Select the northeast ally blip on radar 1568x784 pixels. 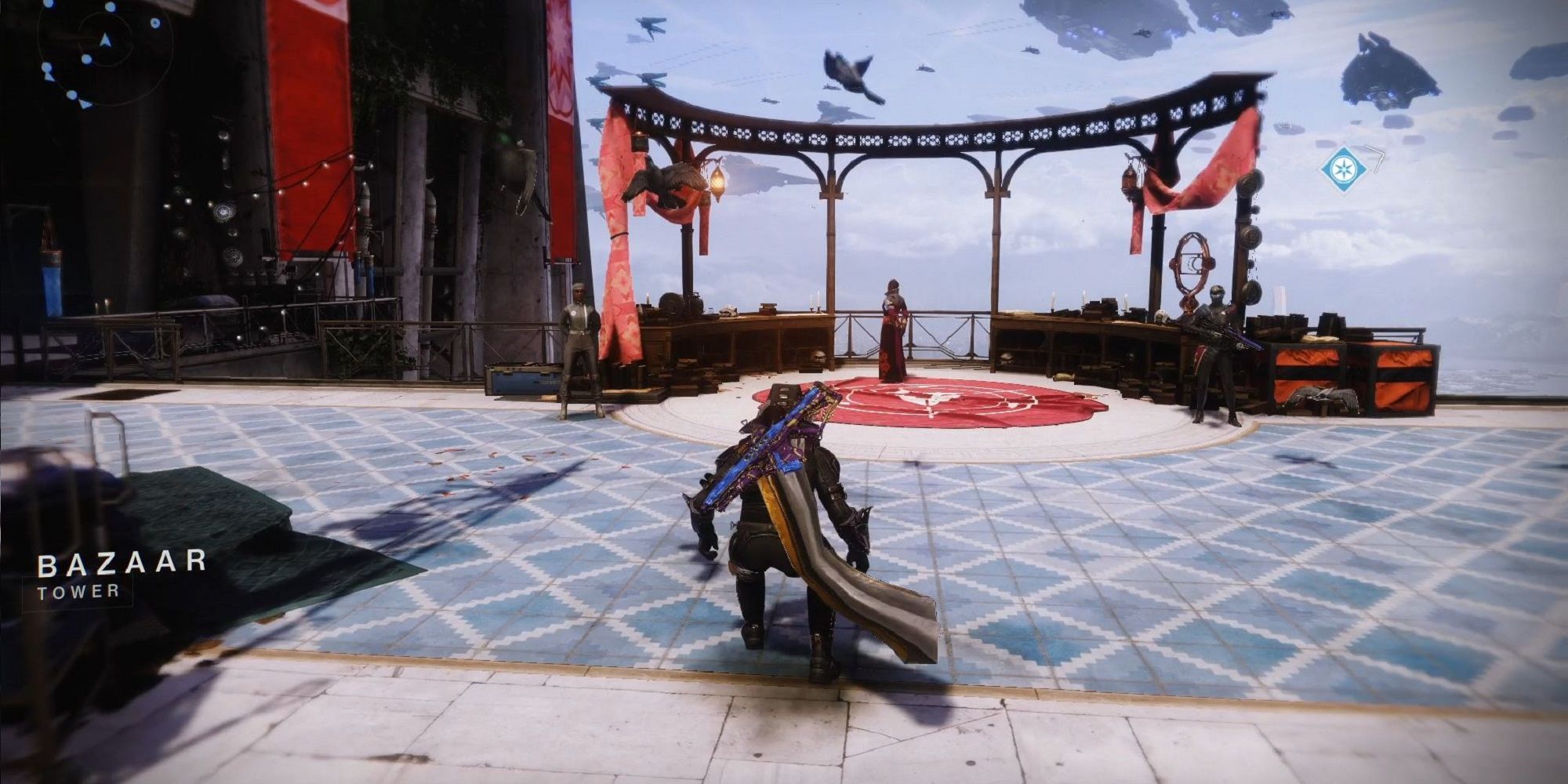click(154, 24)
